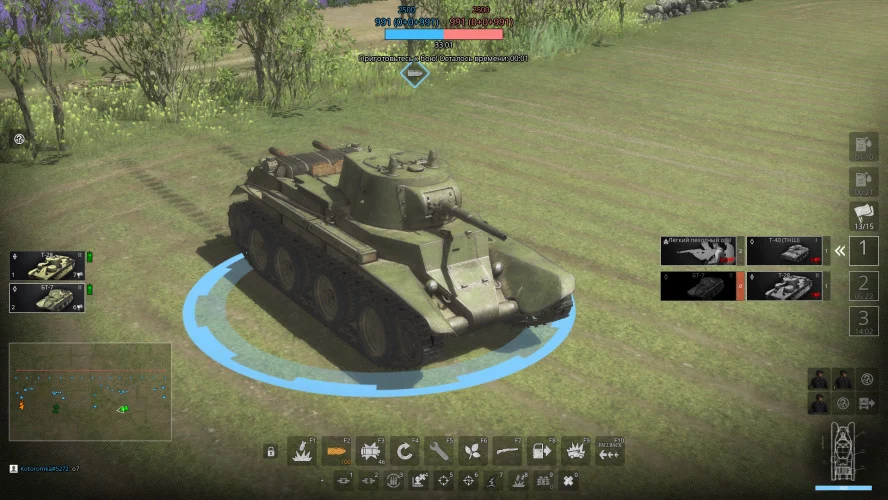888x500 pixels.
Task: Use the F8 fuel refill command
Action: [x=542, y=451]
